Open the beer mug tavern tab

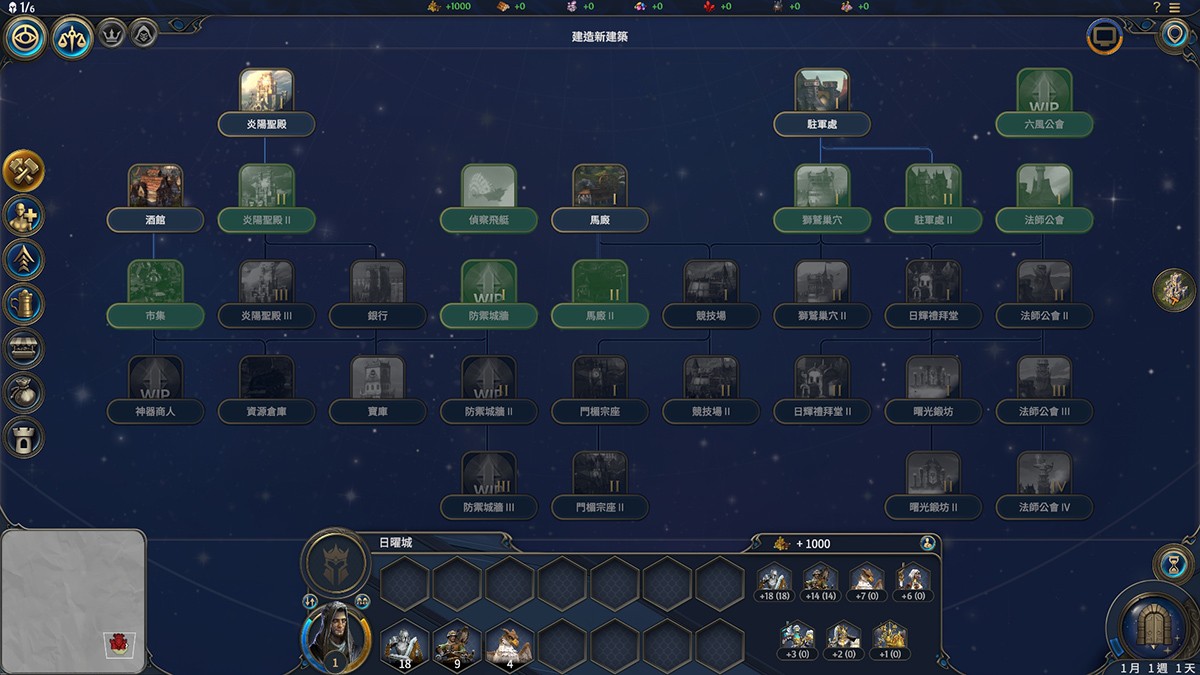pyautogui.click(x=23, y=304)
